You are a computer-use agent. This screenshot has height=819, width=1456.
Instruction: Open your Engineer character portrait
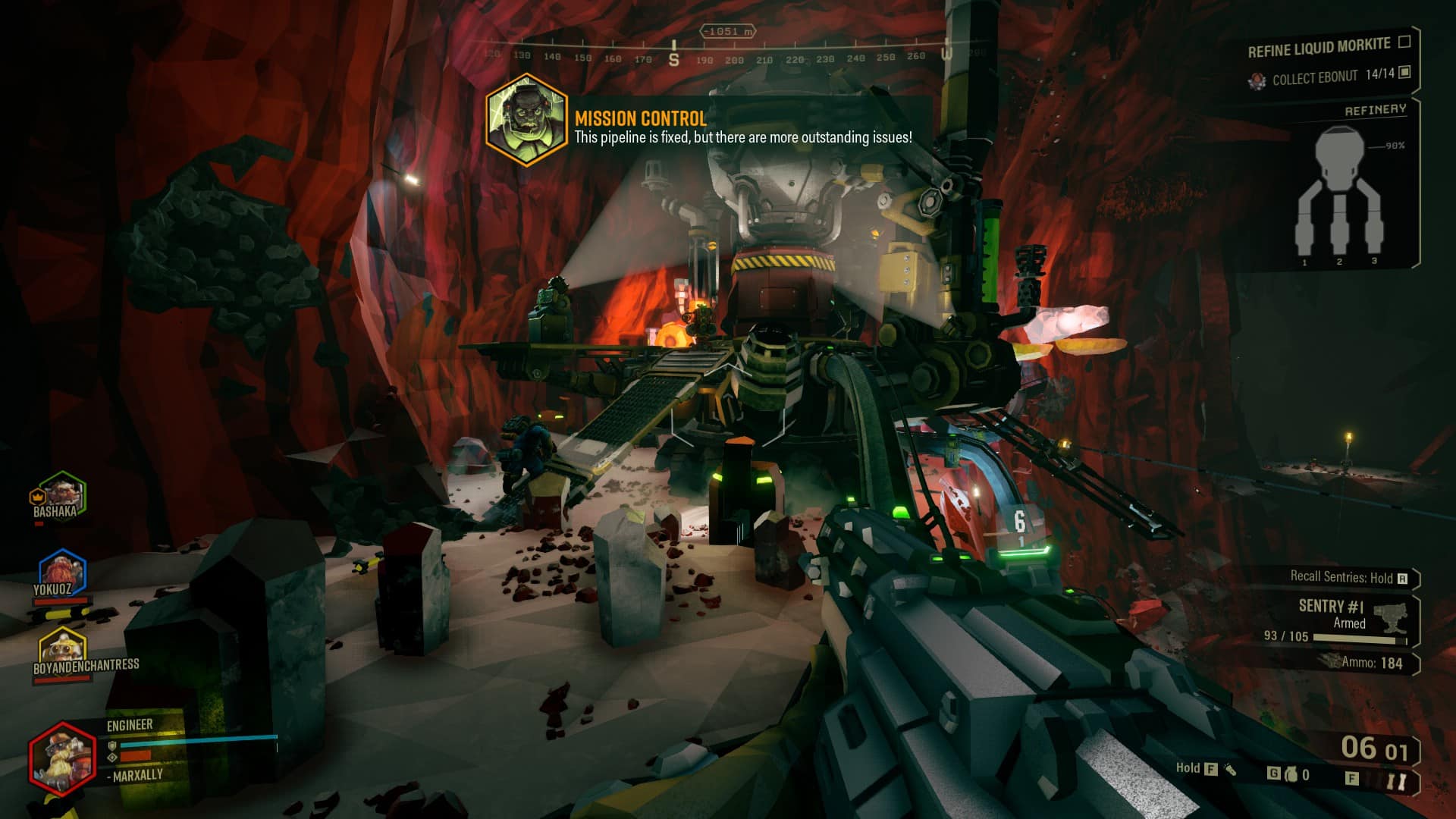point(61,758)
